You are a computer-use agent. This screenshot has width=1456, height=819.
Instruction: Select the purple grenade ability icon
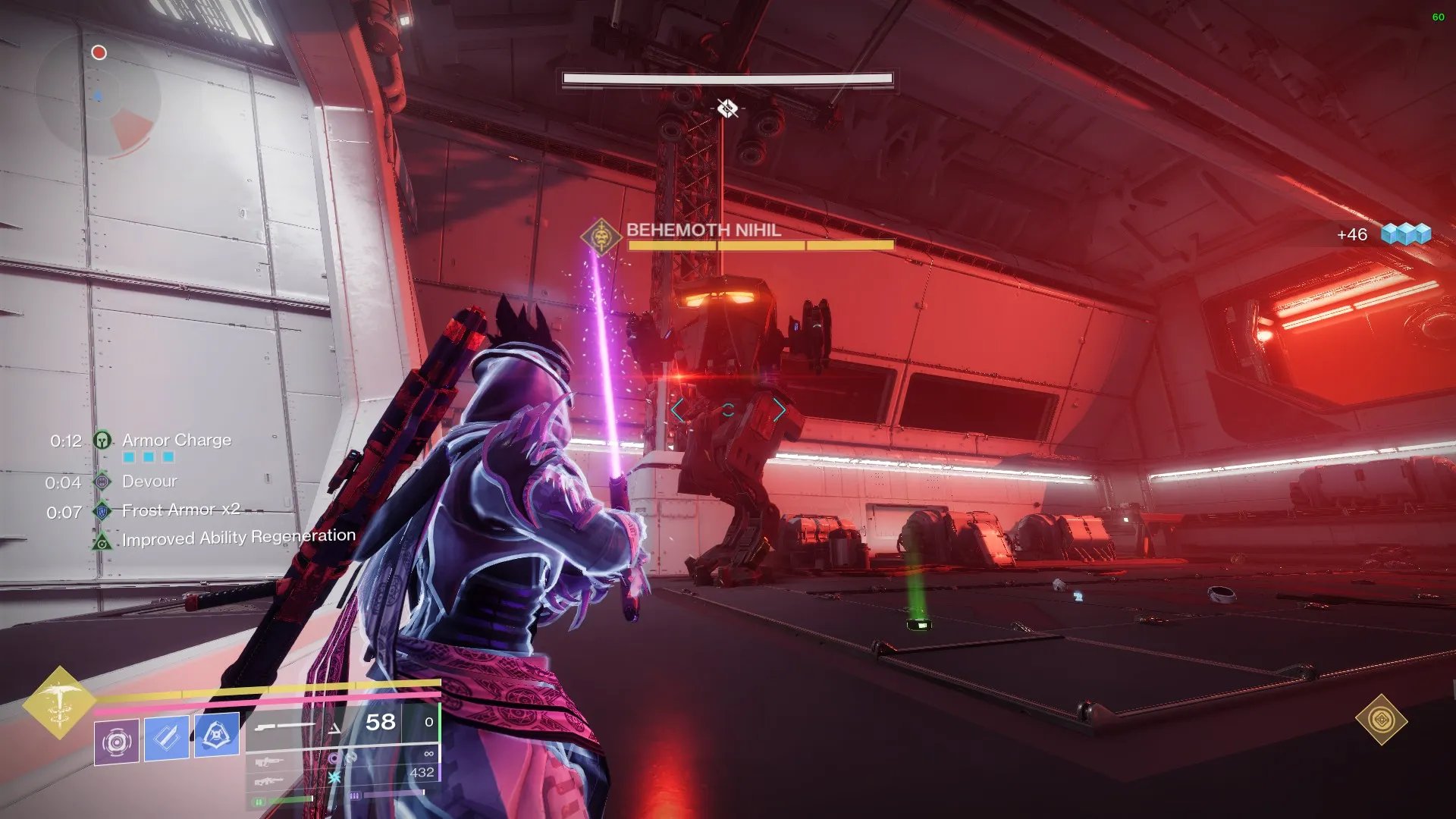pyautogui.click(x=117, y=741)
